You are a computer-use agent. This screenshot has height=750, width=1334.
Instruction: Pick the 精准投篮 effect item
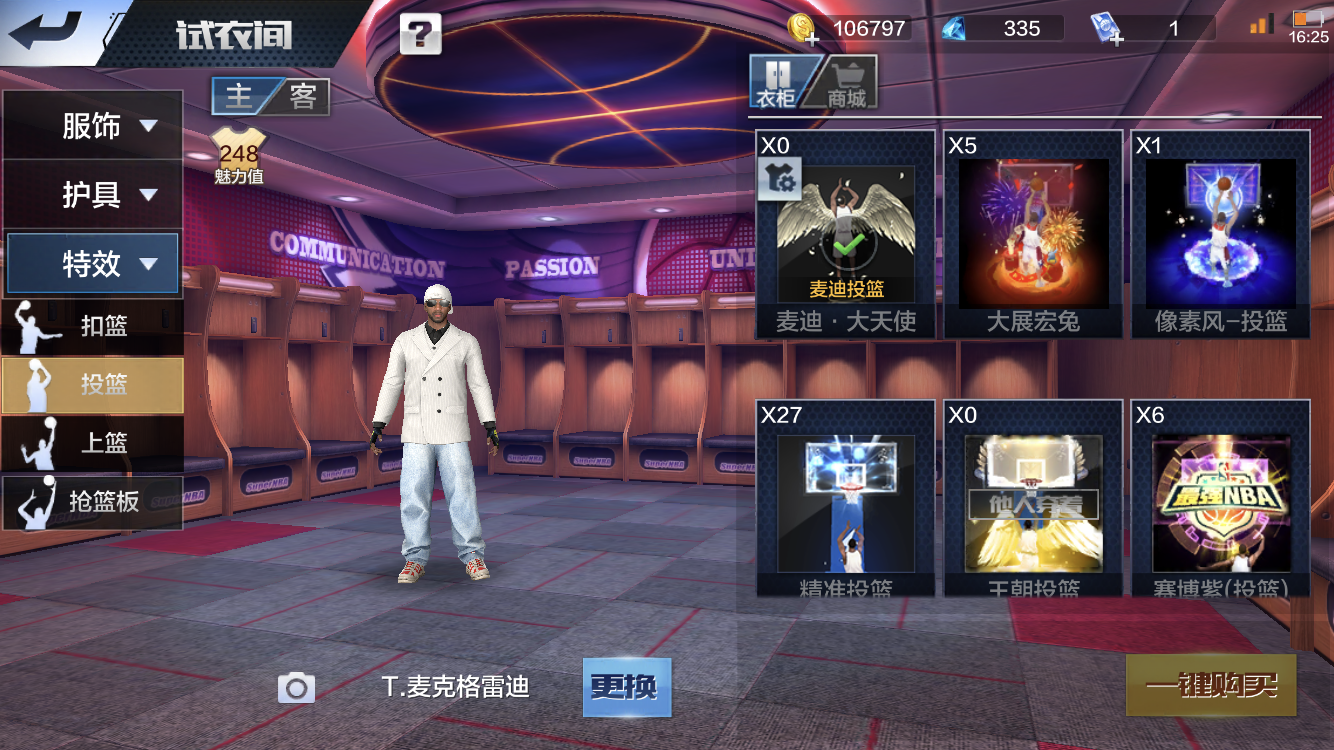pos(846,500)
